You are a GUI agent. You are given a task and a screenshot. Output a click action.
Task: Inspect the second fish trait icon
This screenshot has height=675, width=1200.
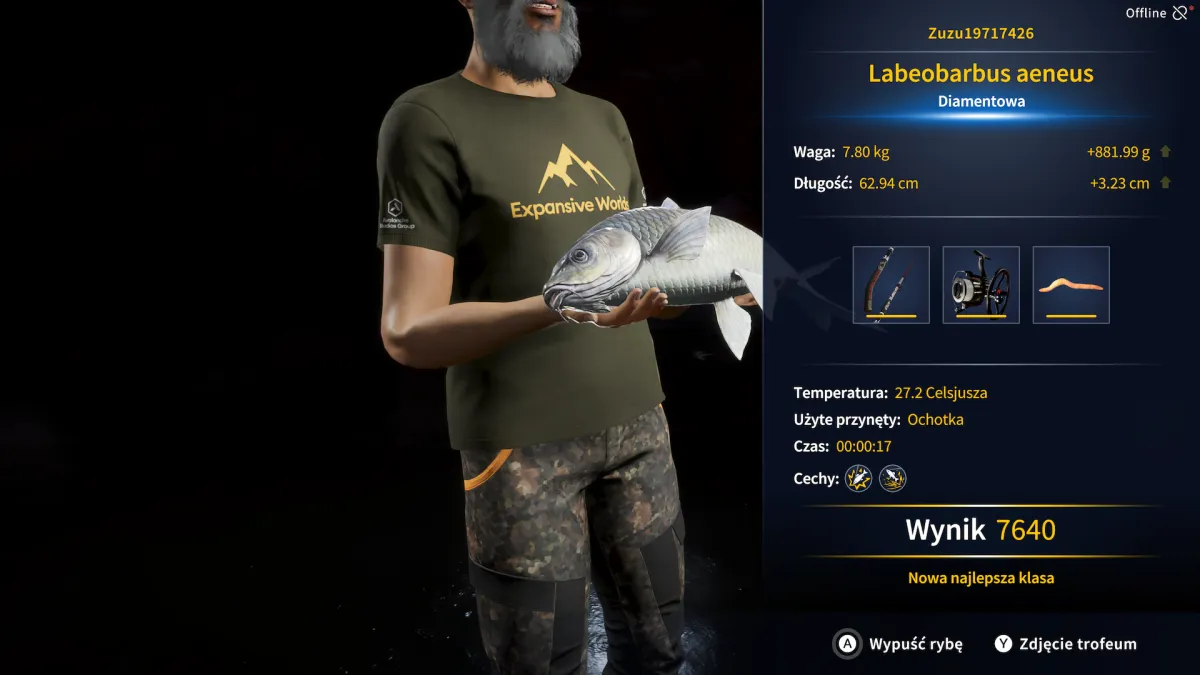tap(892, 479)
